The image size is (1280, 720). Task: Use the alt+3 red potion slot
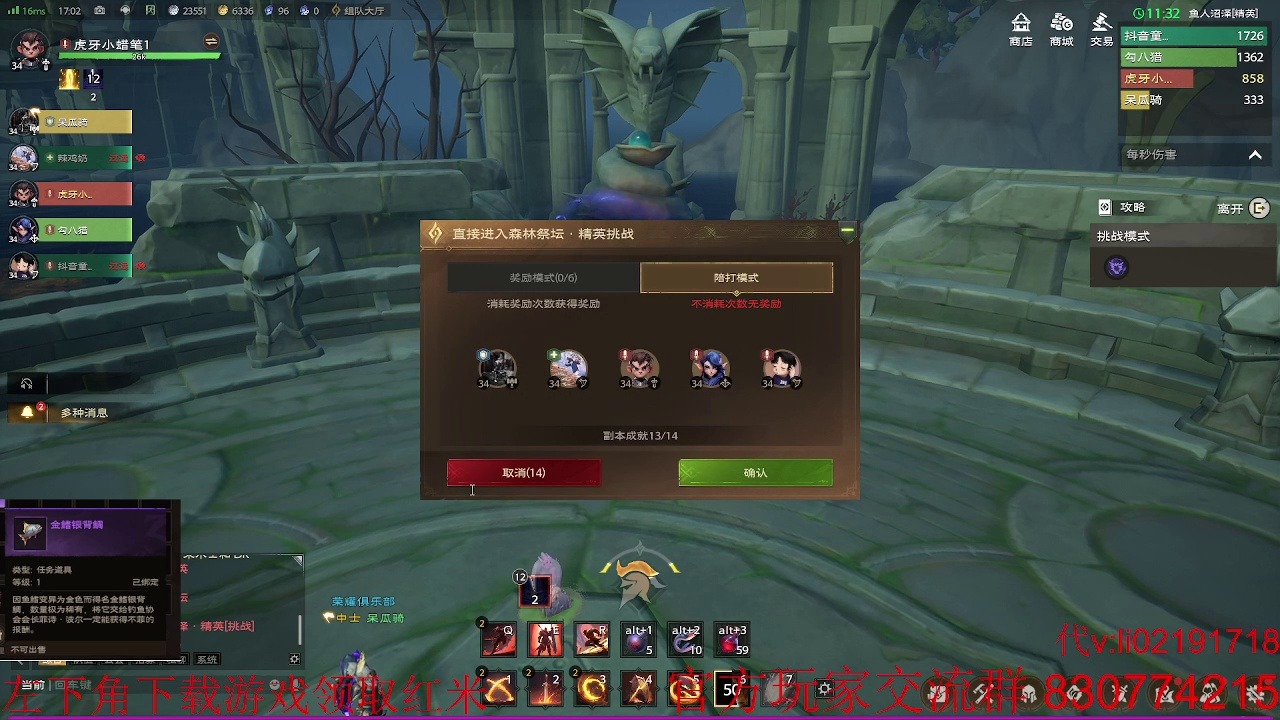click(x=732, y=639)
